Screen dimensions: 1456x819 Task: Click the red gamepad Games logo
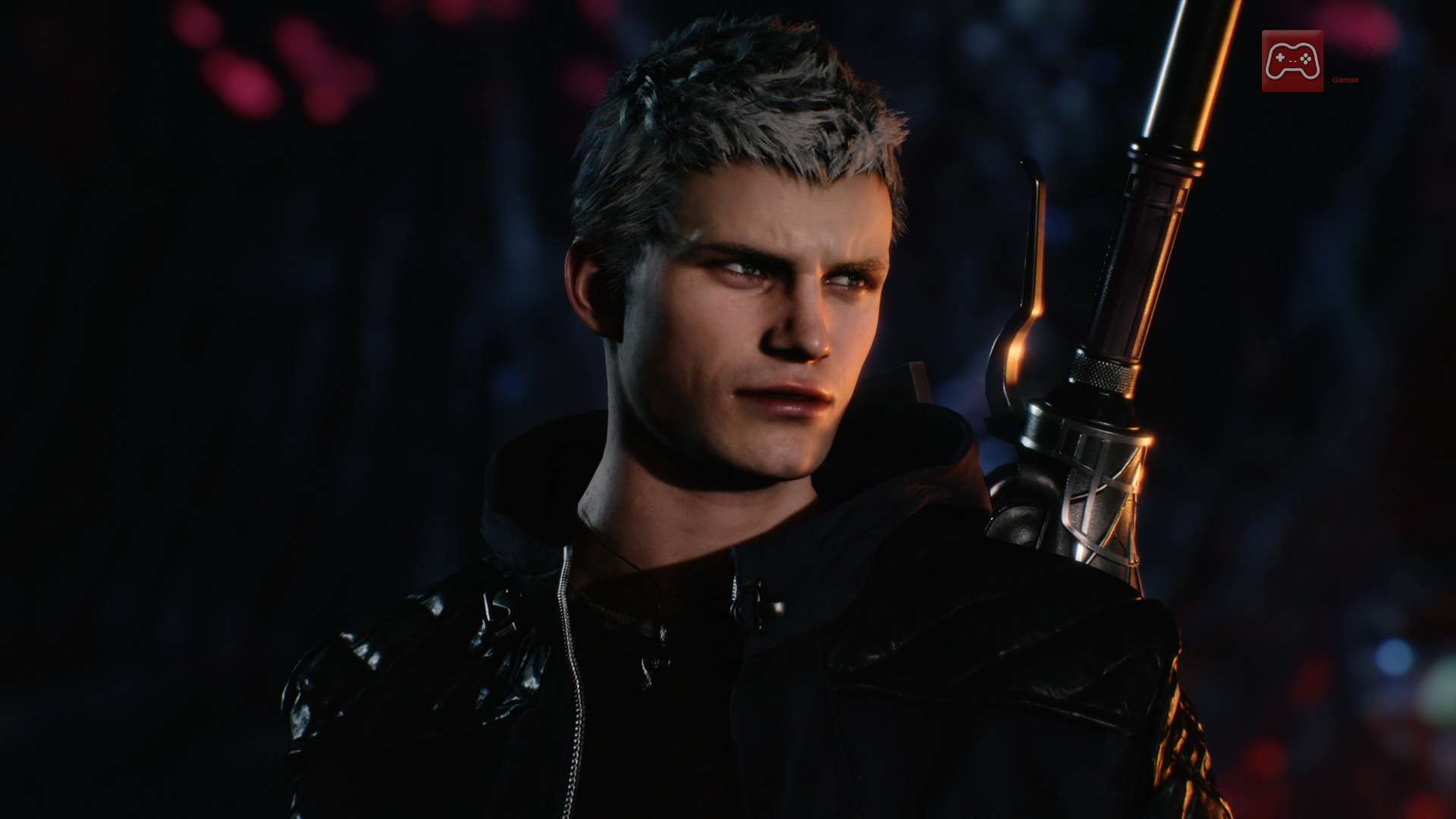pyautogui.click(x=1292, y=61)
